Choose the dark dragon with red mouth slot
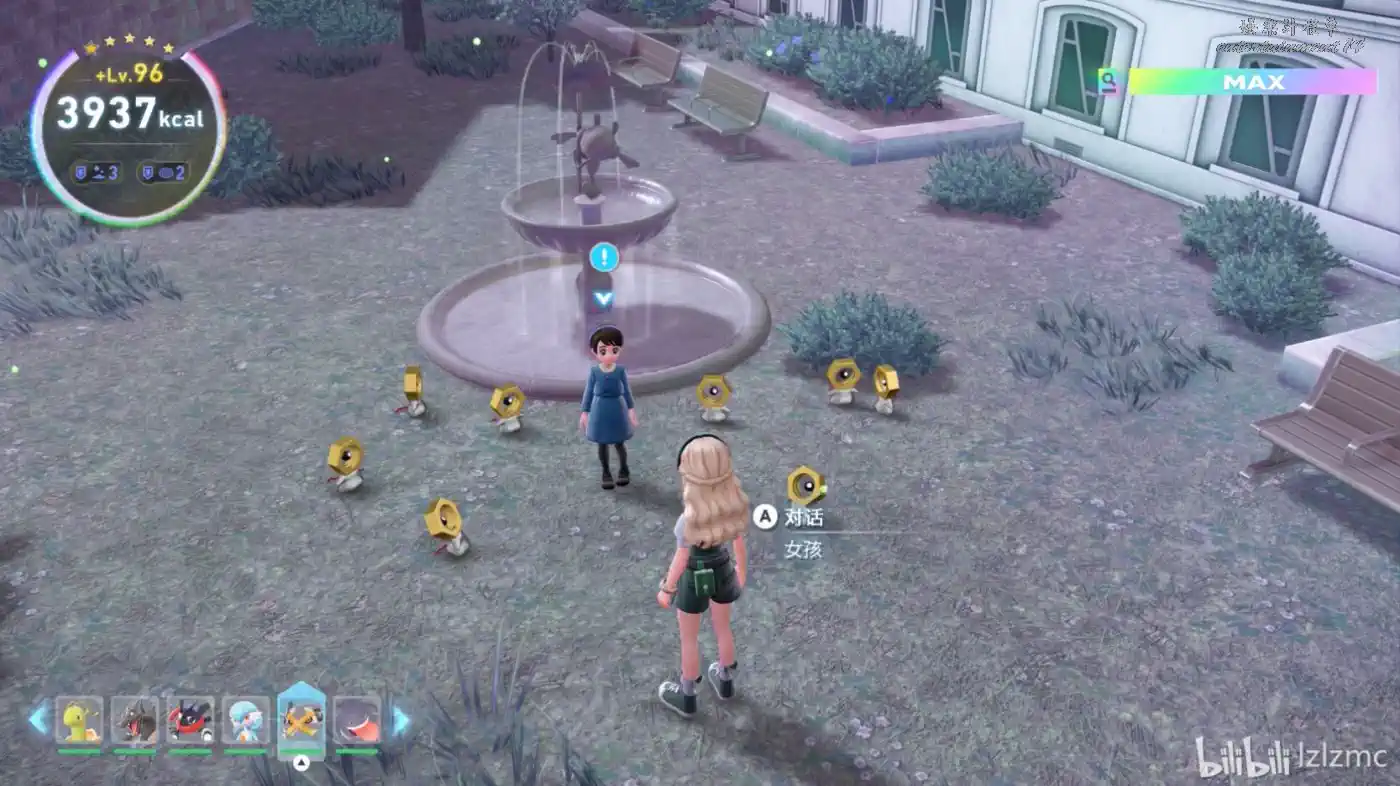The width and height of the screenshot is (1400, 786). [135, 720]
